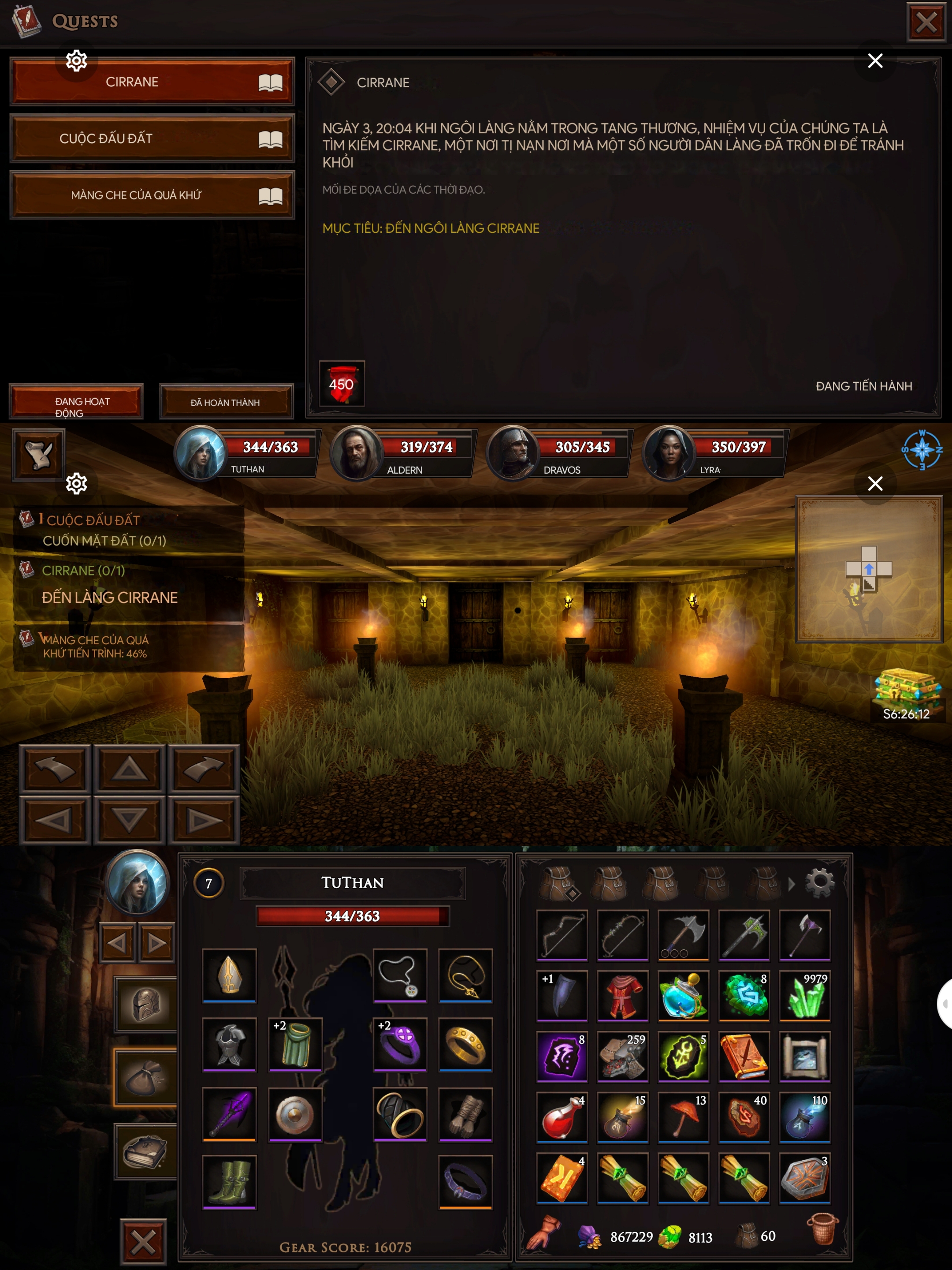This screenshot has width=952, height=1270.
Task: Select the red robe inventory item
Action: tap(623, 995)
